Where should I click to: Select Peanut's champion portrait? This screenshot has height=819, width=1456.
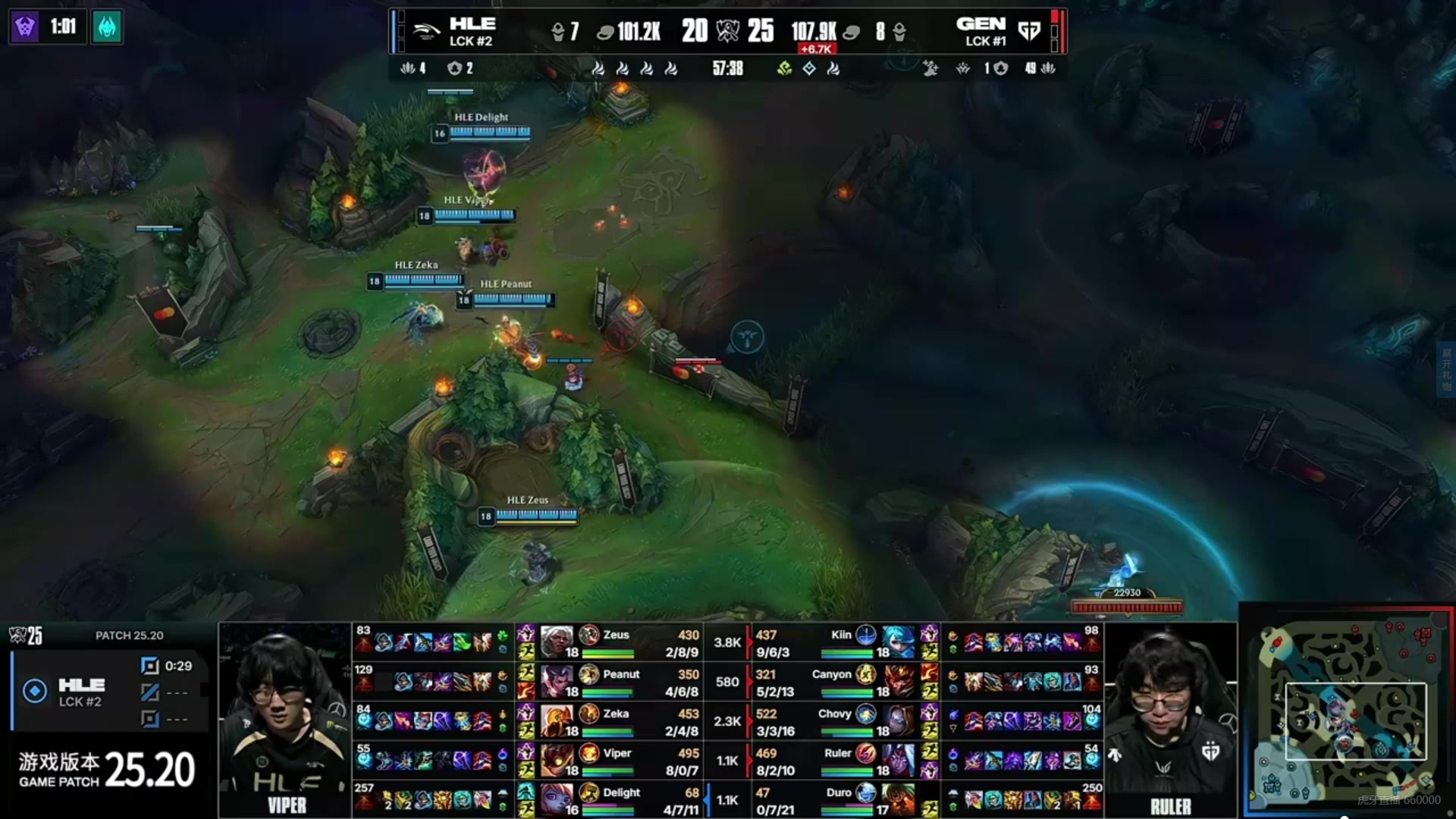click(557, 682)
